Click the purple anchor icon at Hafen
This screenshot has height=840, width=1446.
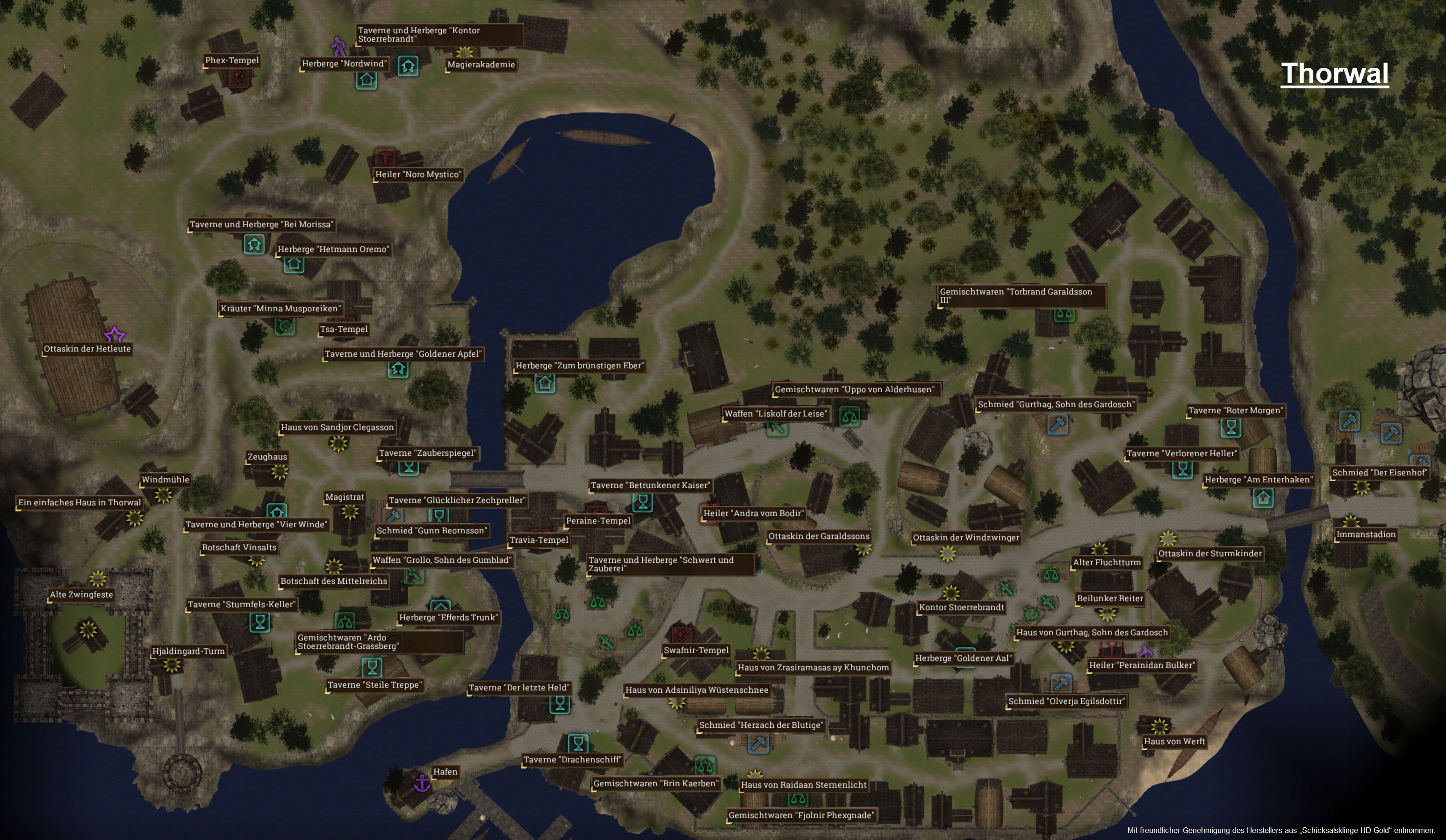422,783
